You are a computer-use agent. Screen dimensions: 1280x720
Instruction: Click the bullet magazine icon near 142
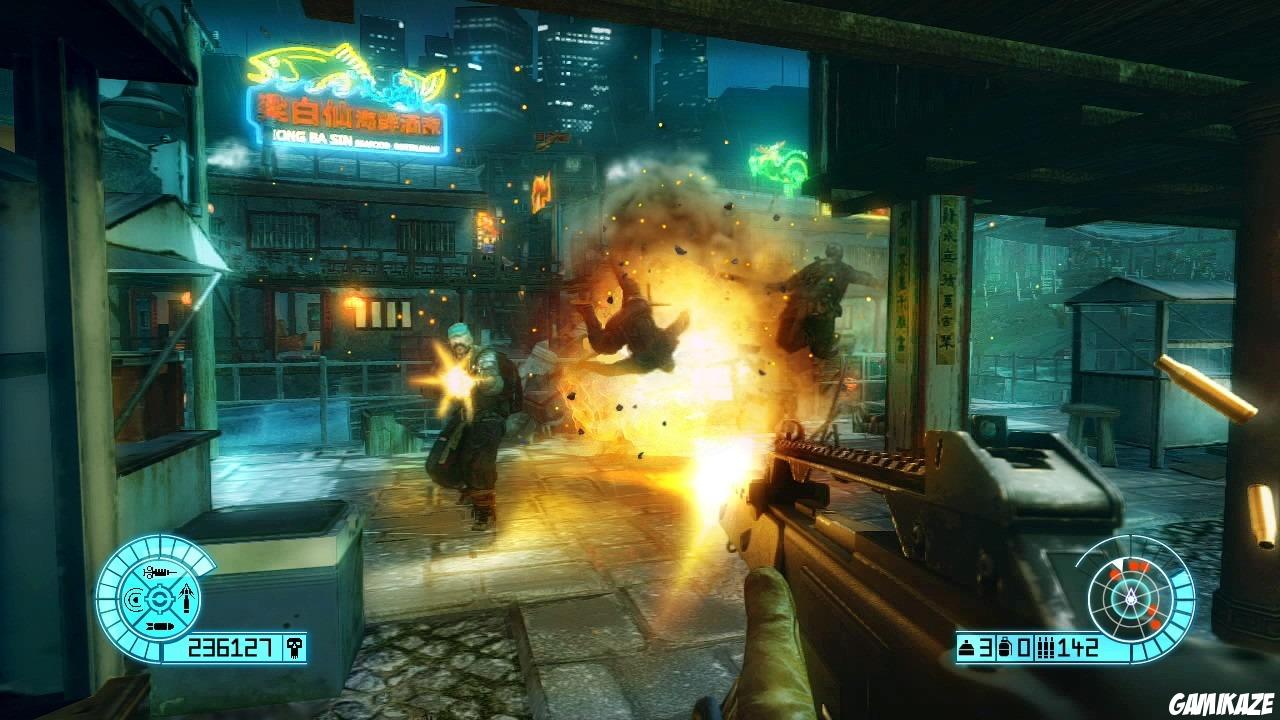(1046, 649)
